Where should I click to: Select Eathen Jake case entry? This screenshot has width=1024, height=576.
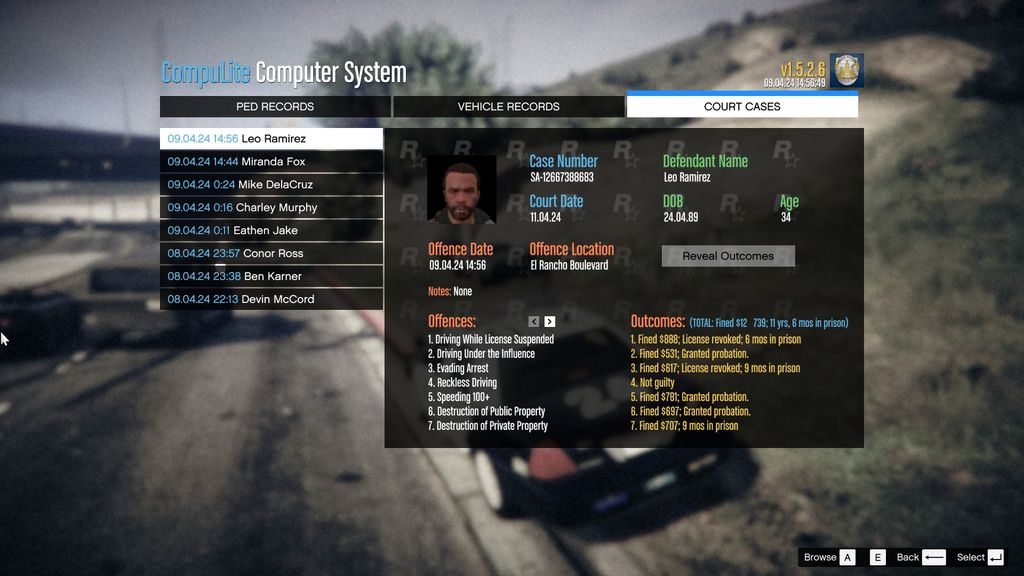[271, 231]
